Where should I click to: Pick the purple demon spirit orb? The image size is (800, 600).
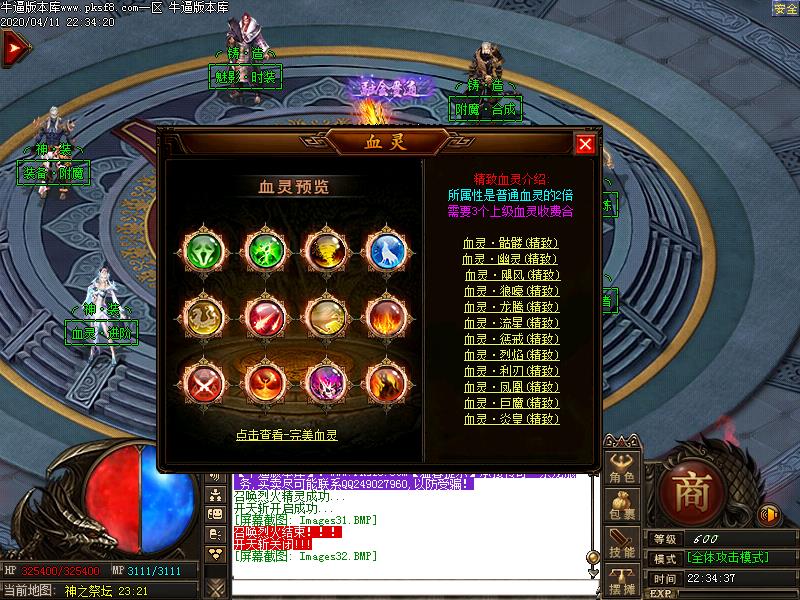click(326, 383)
